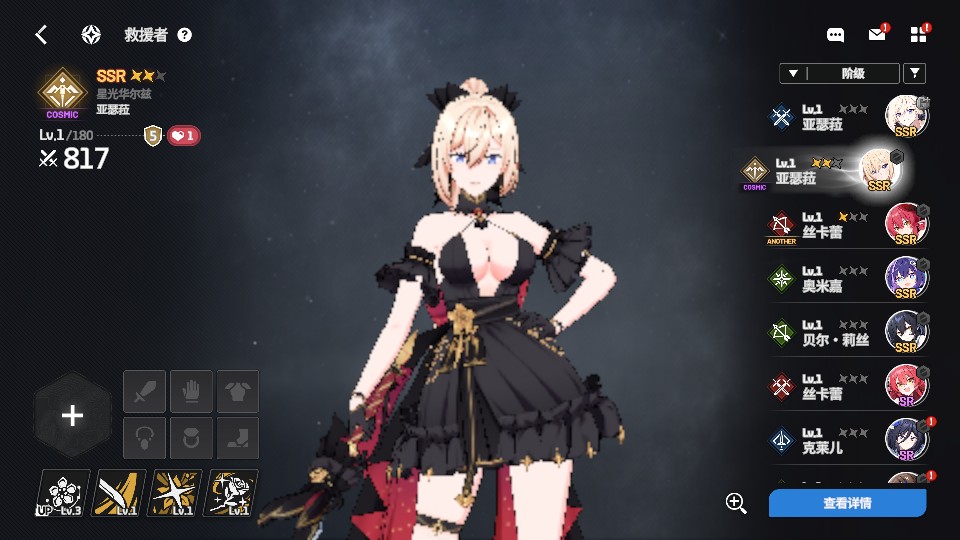This screenshot has width=960, height=540.
Task: Select 奥米嘉 from the character list
Action: (849, 279)
